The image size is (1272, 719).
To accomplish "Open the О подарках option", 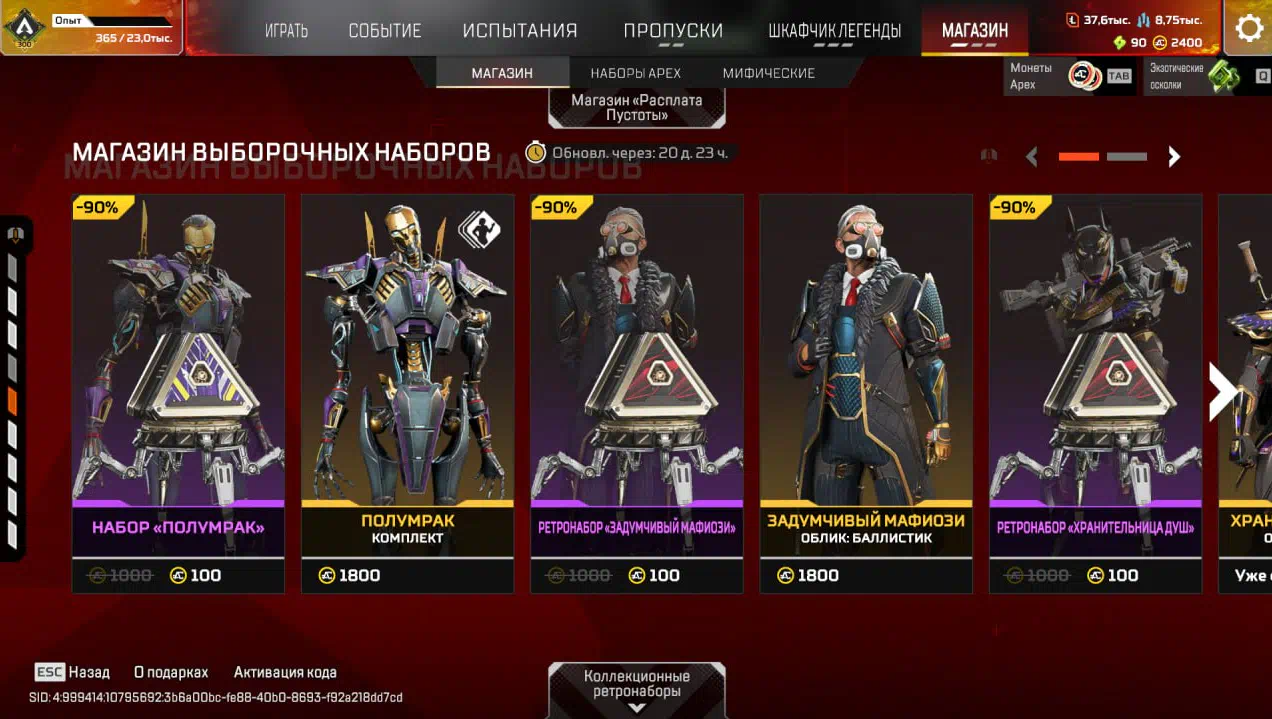I will pyautogui.click(x=171, y=672).
